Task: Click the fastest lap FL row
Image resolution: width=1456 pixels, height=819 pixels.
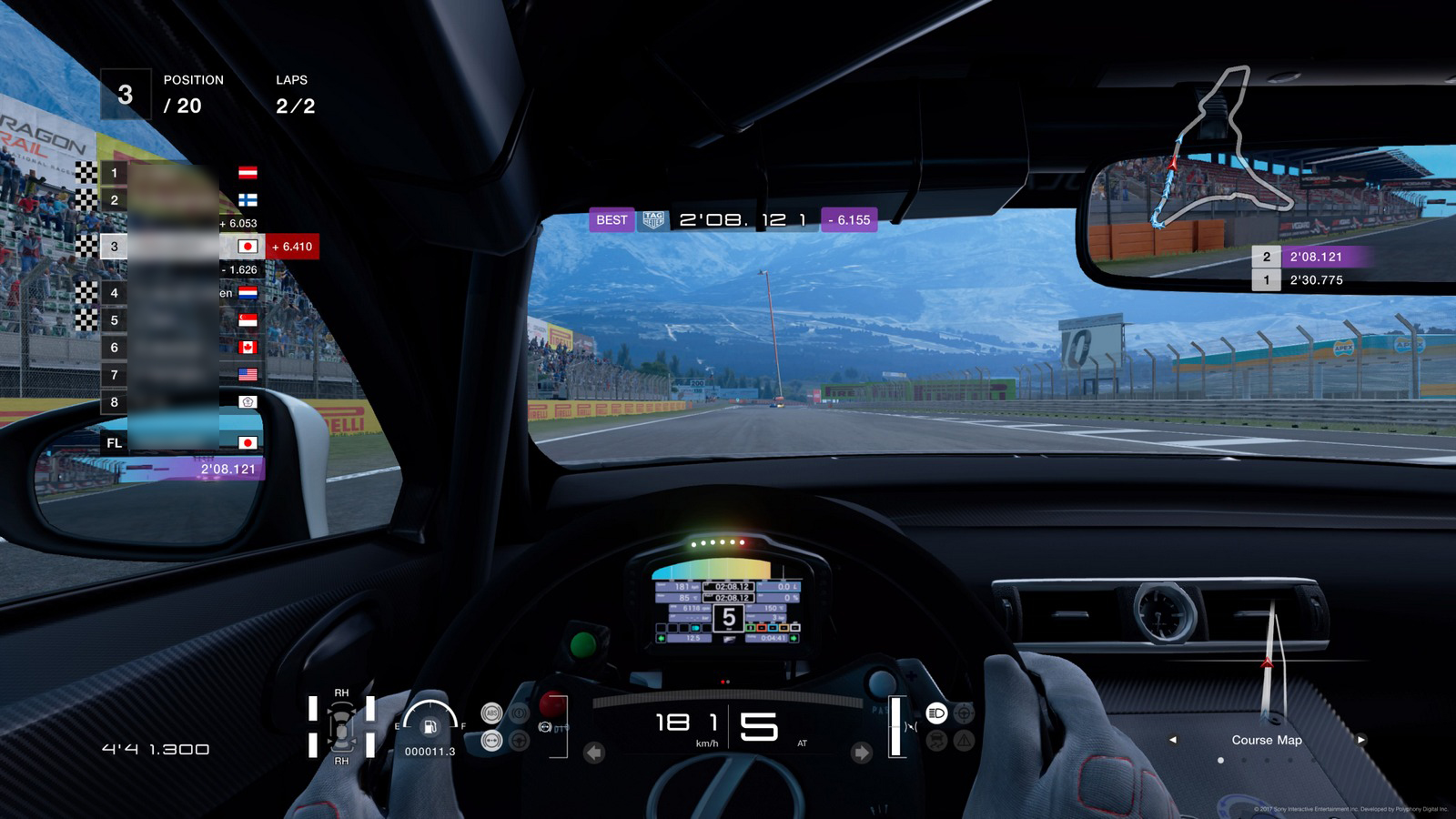Action: tap(182, 443)
